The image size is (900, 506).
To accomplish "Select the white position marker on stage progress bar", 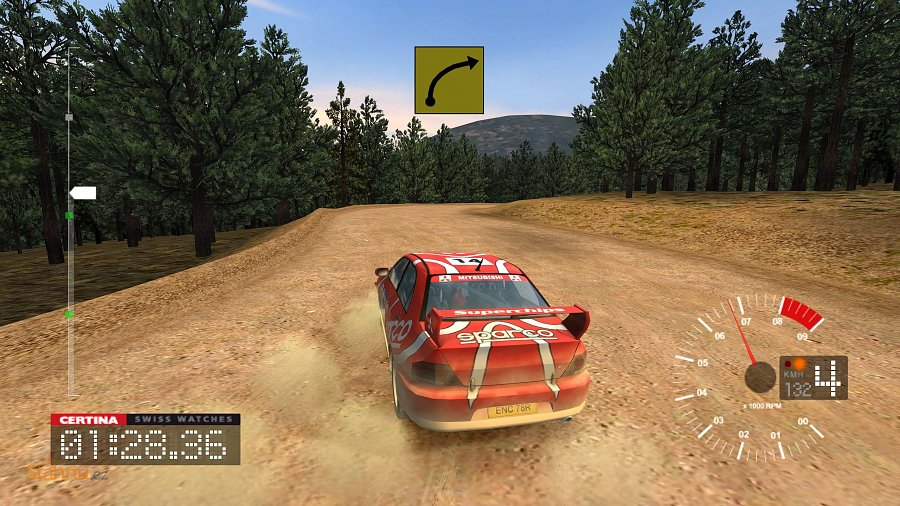I will click(x=82, y=192).
